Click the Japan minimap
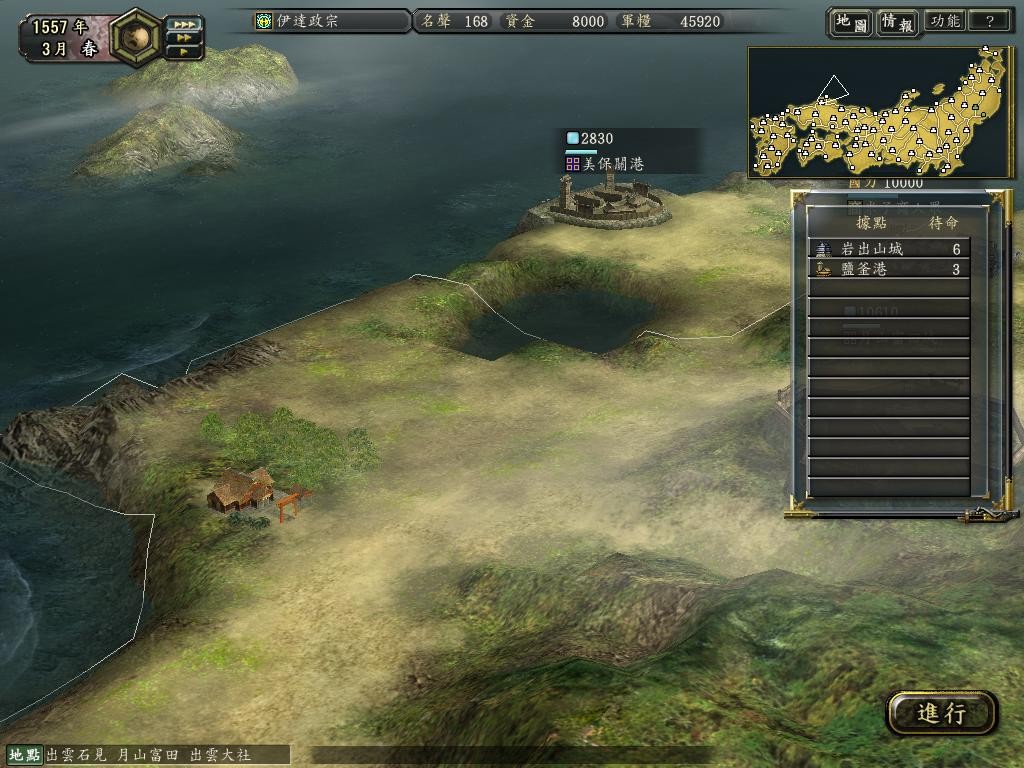Screen dimensions: 1024x768 click(x=880, y=112)
